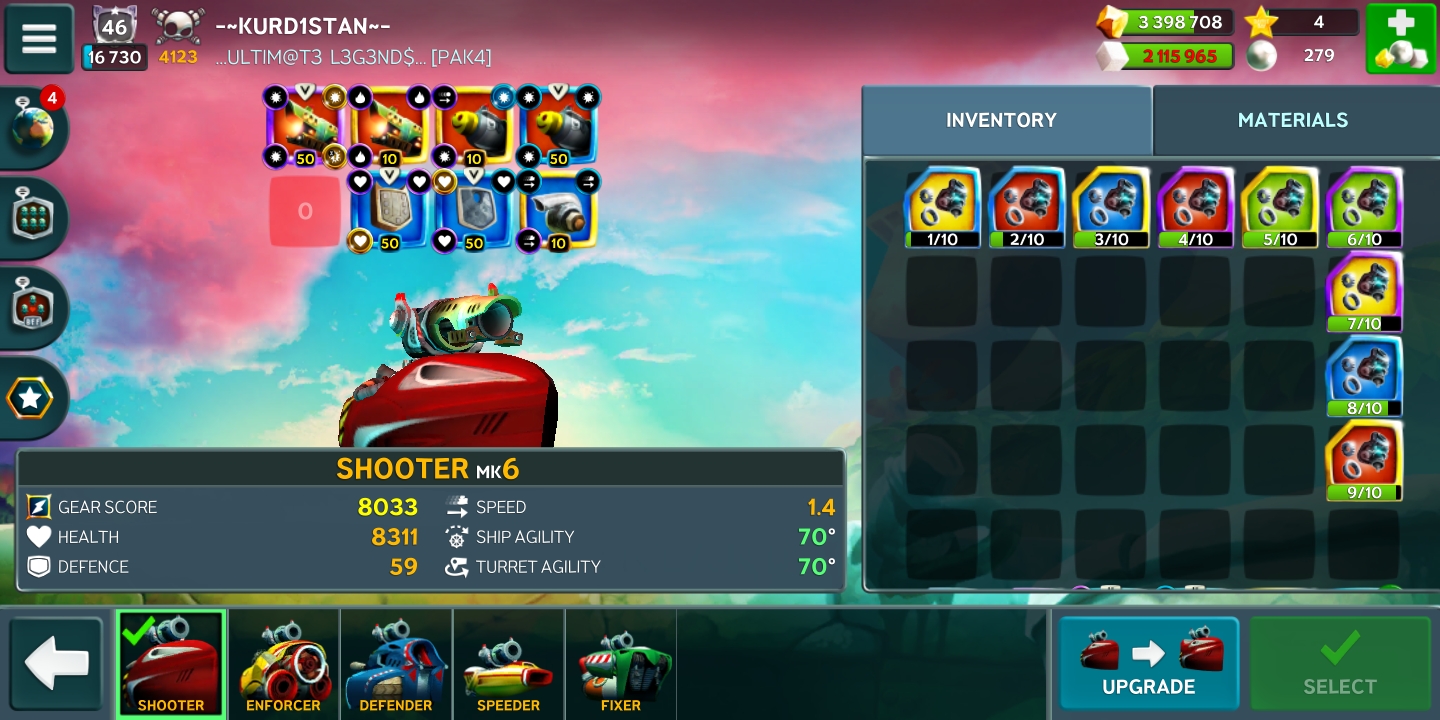Viewport: 1440px width, 720px height.
Task: Switch to the Materials tab
Action: coord(1292,120)
